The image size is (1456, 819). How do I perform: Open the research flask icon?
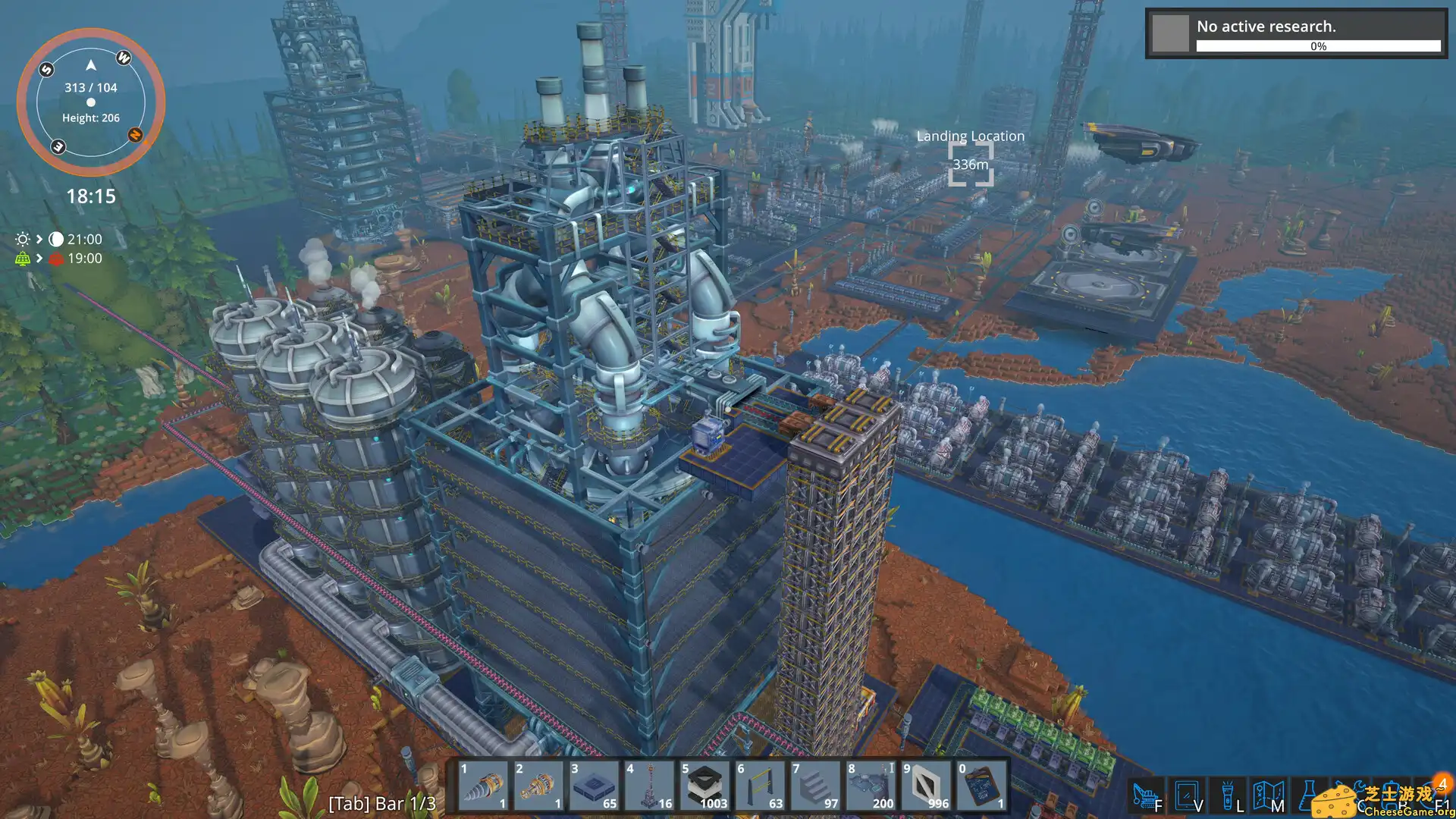(1308, 796)
